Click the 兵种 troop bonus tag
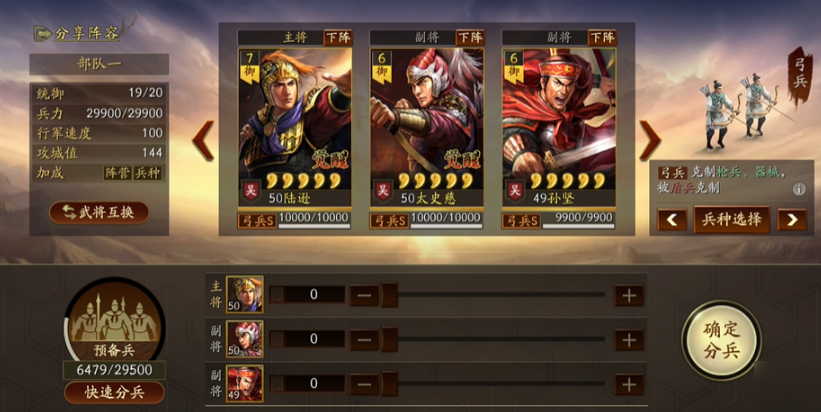This screenshot has height=412, width=821. [147, 172]
